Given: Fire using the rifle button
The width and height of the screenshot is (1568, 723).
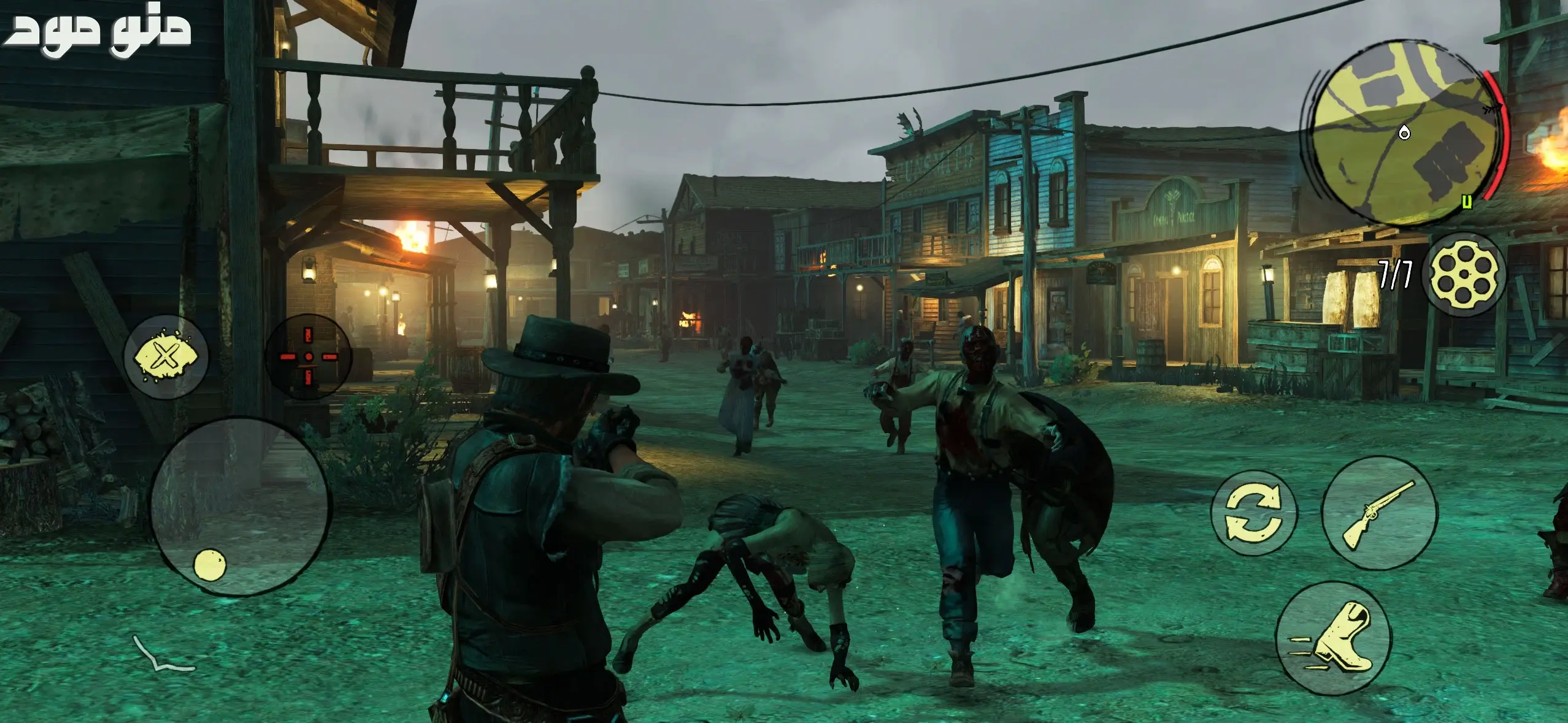Looking at the screenshot, I should pyautogui.click(x=1378, y=514).
